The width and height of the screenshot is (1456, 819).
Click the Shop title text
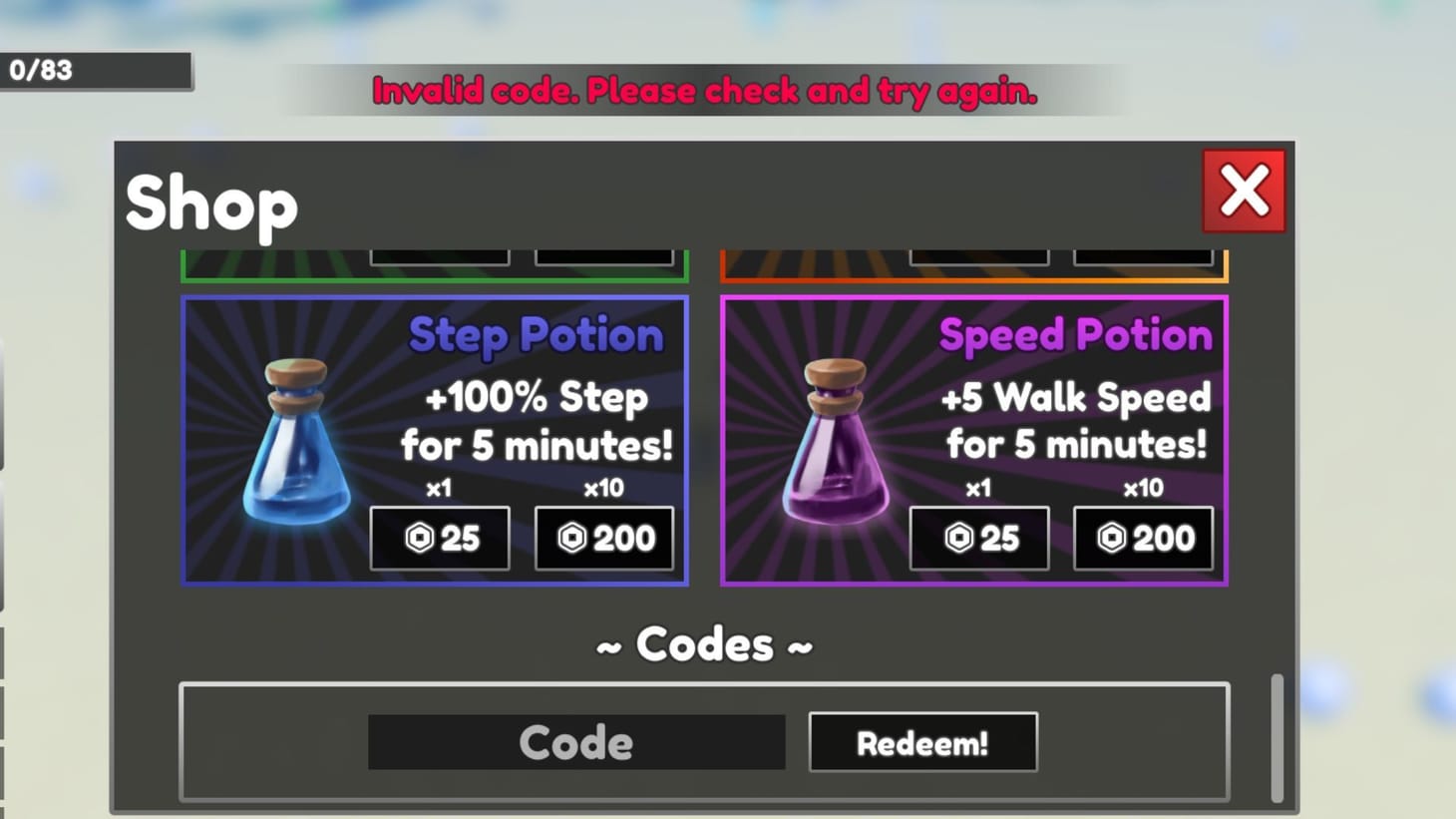coord(210,205)
